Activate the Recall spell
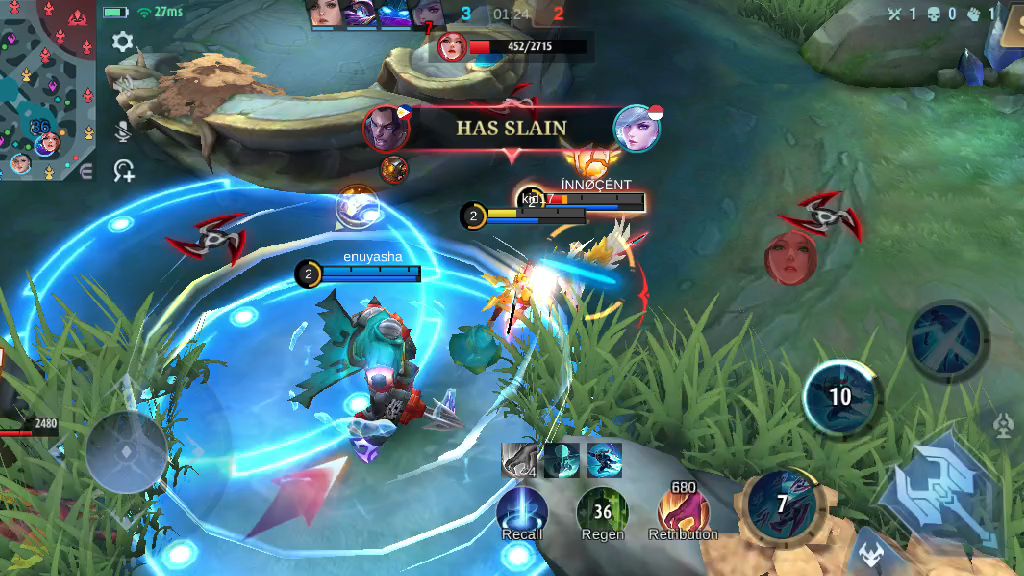The height and width of the screenshot is (576, 1024). (522, 512)
